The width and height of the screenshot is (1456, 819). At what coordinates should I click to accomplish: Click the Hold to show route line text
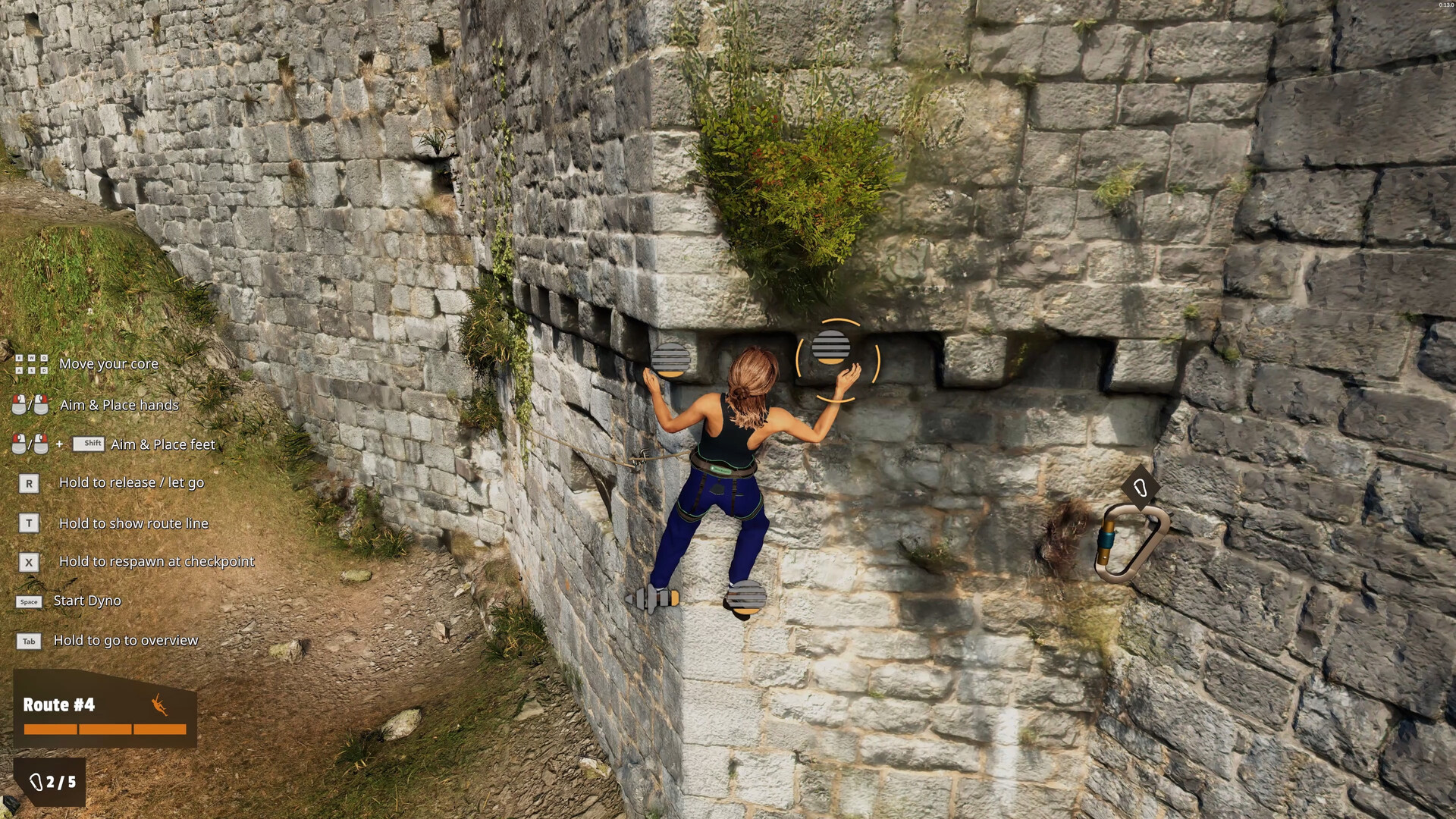coord(133,522)
